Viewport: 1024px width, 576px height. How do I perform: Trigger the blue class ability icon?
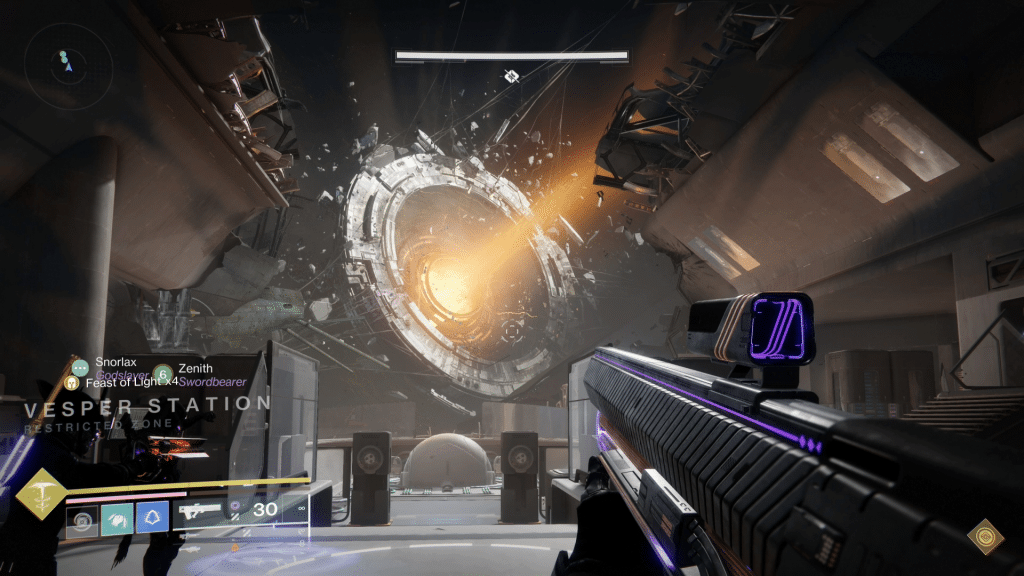tap(152, 519)
